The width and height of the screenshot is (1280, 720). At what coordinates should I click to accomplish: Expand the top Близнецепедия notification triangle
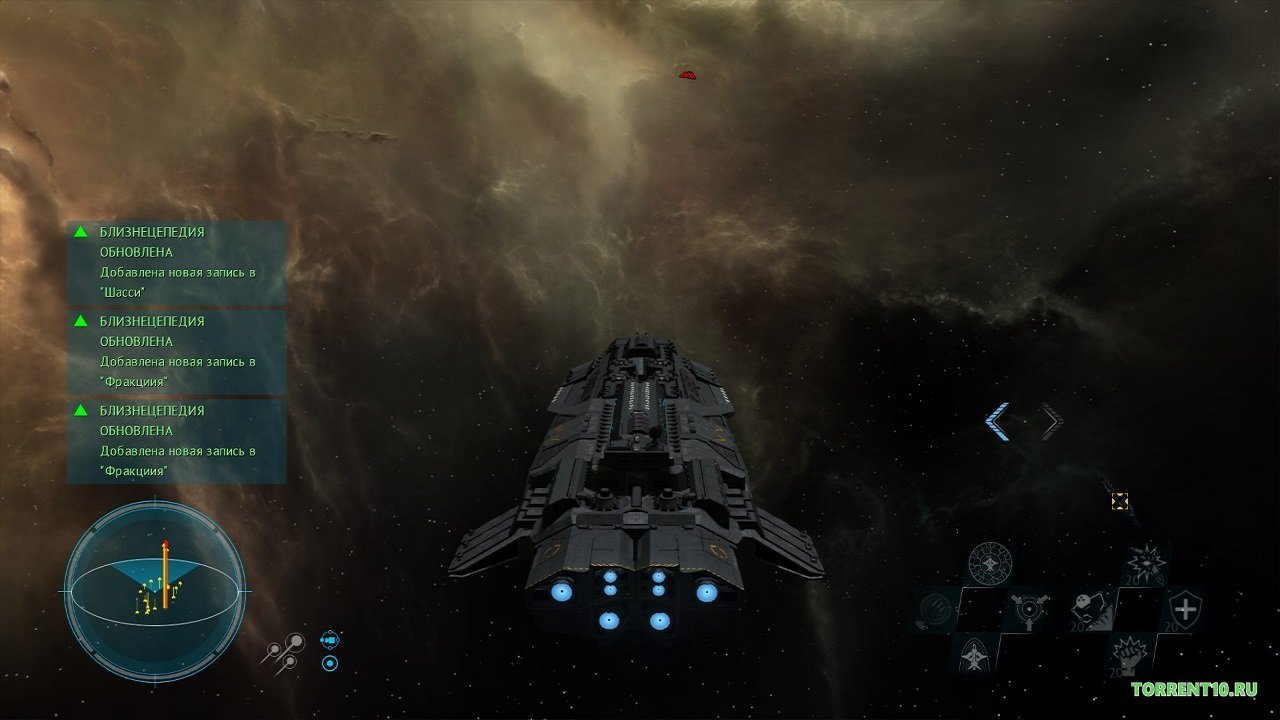tap(81, 231)
